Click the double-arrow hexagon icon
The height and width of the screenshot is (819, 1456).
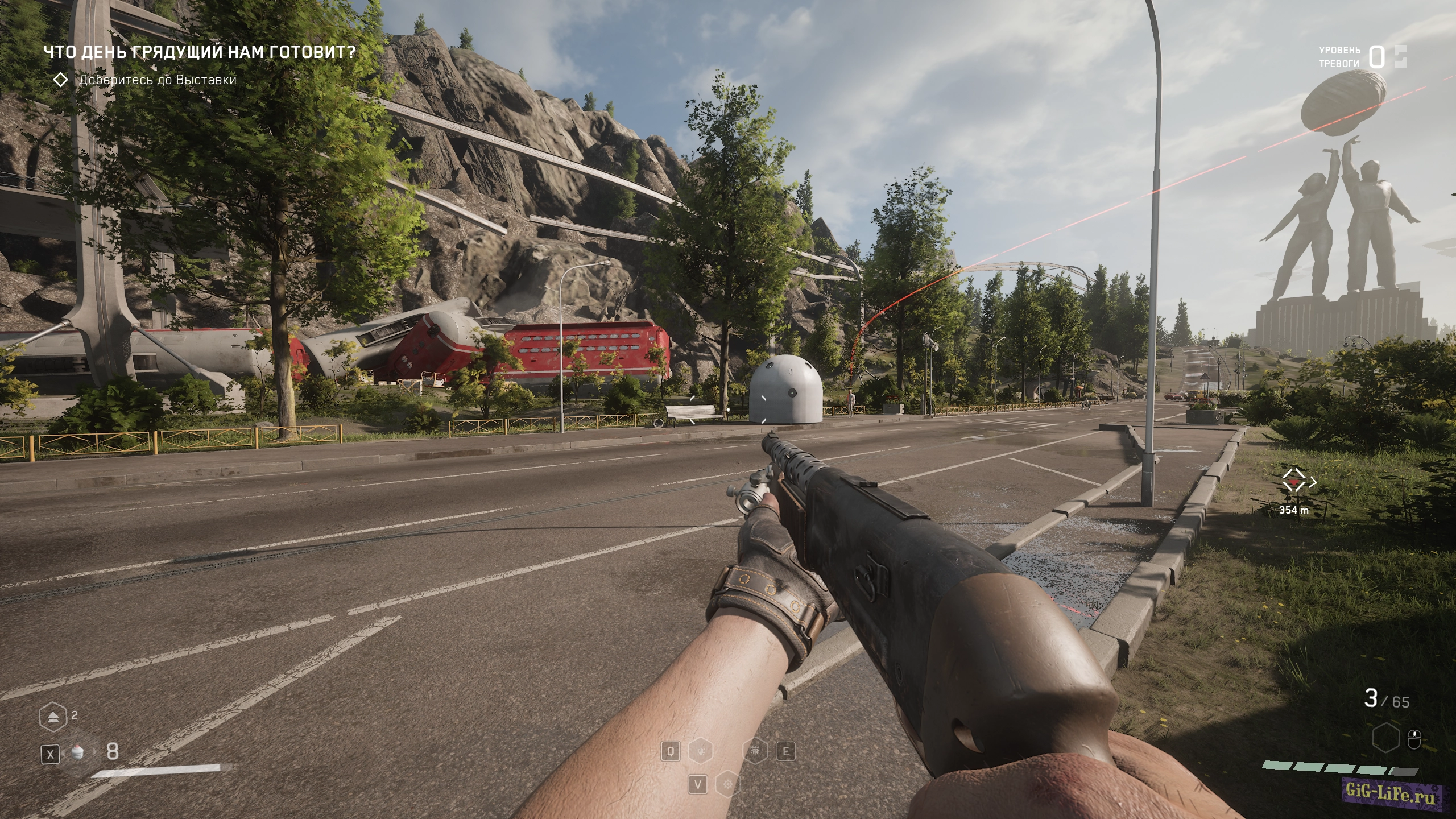pyautogui.click(x=53, y=717)
